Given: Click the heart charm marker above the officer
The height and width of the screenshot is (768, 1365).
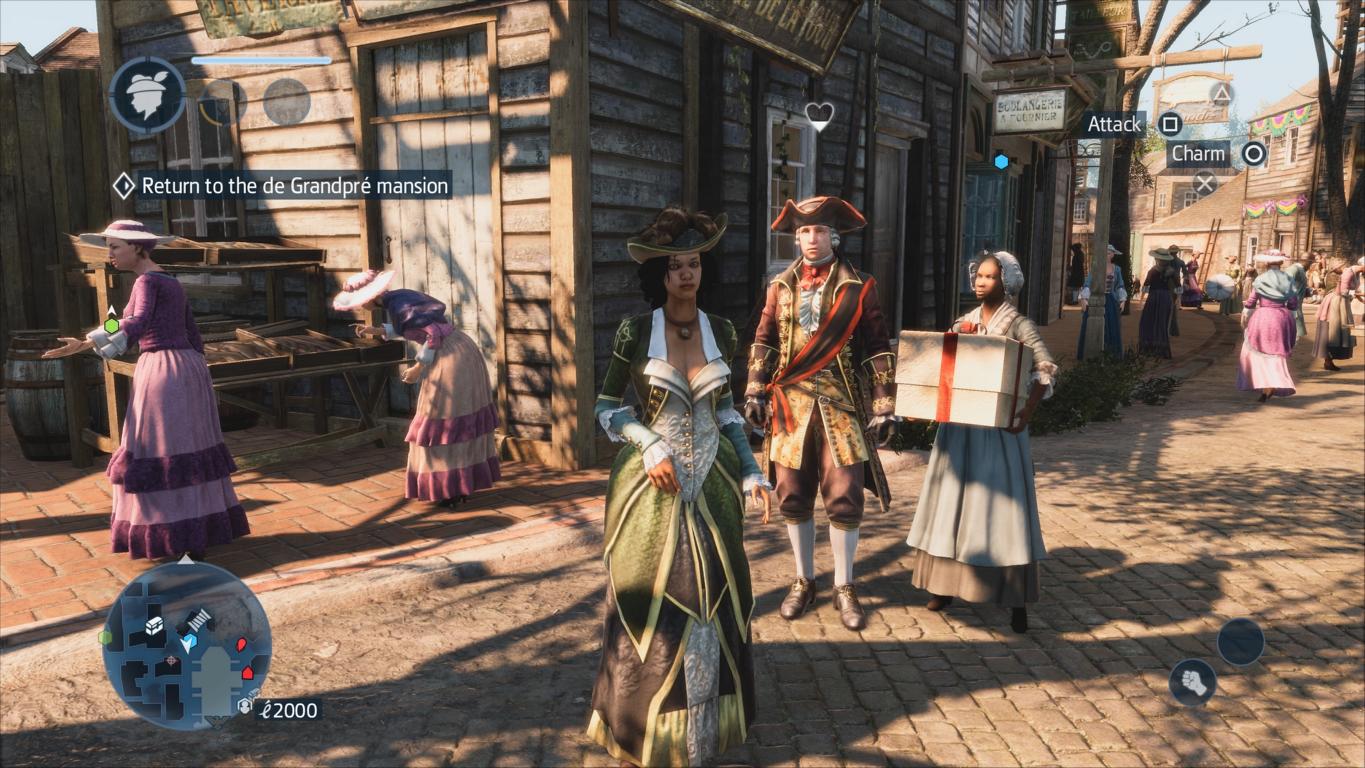Looking at the screenshot, I should [819, 115].
